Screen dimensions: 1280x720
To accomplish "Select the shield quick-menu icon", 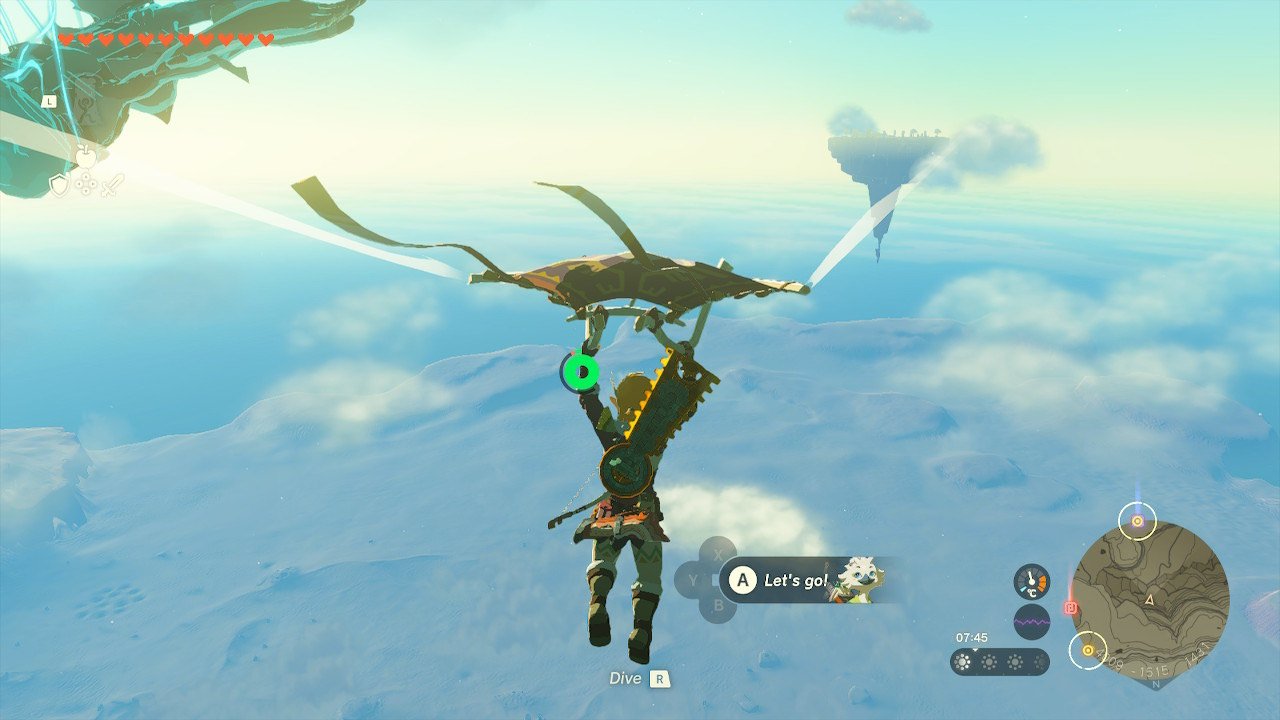I will (60, 185).
